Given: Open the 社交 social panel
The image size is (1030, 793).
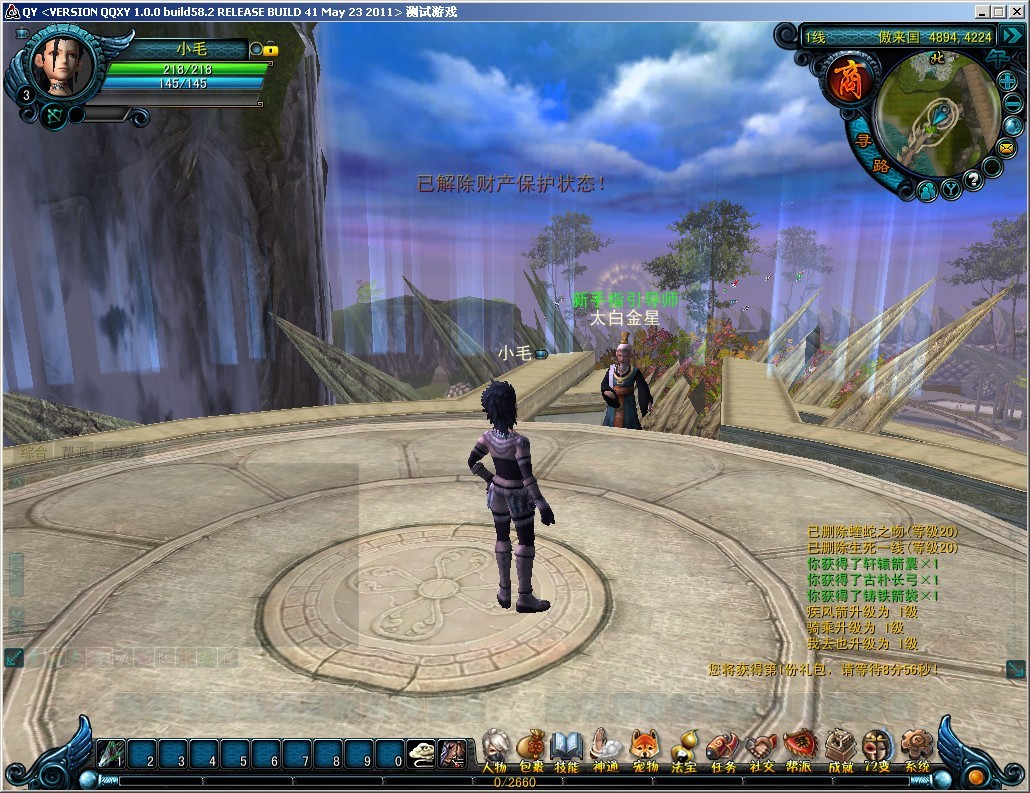Looking at the screenshot, I should [761, 749].
